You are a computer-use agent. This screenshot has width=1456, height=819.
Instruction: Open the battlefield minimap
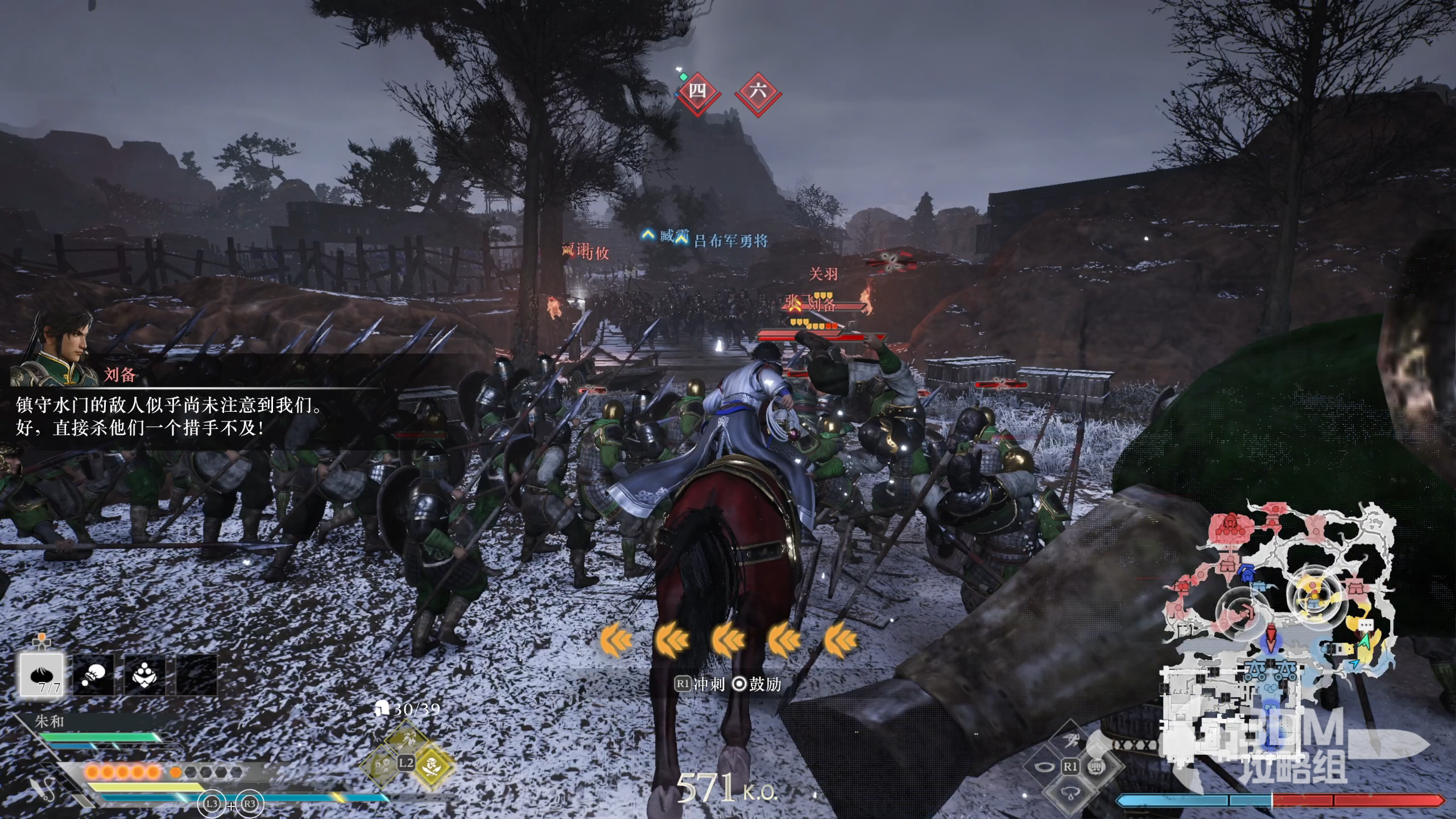pyautogui.click(x=1280, y=626)
